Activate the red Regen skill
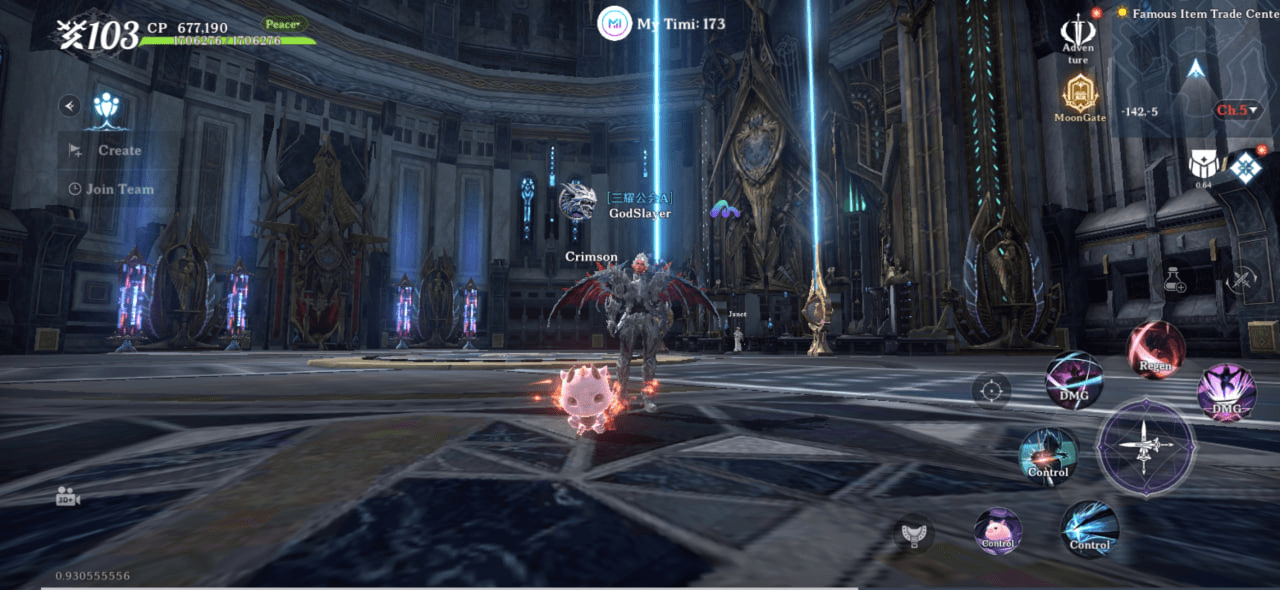The width and height of the screenshot is (1280, 590). [x=1156, y=349]
